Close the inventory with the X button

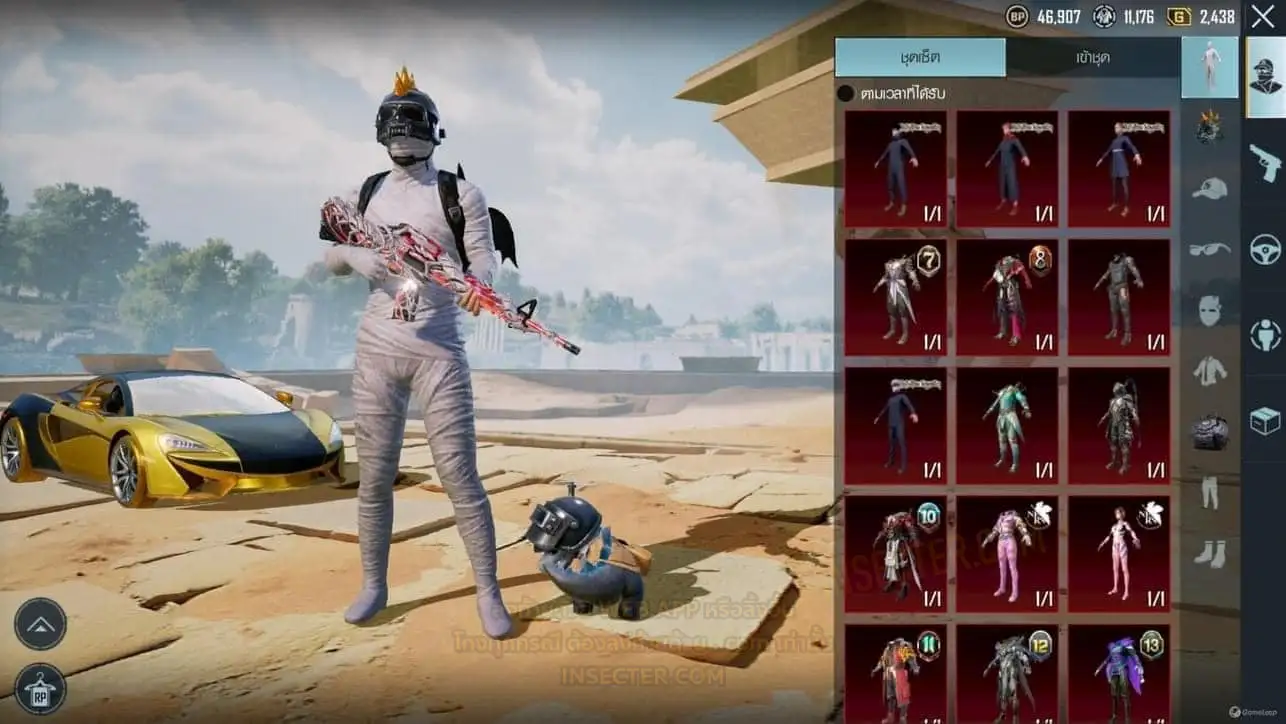click(x=1262, y=16)
